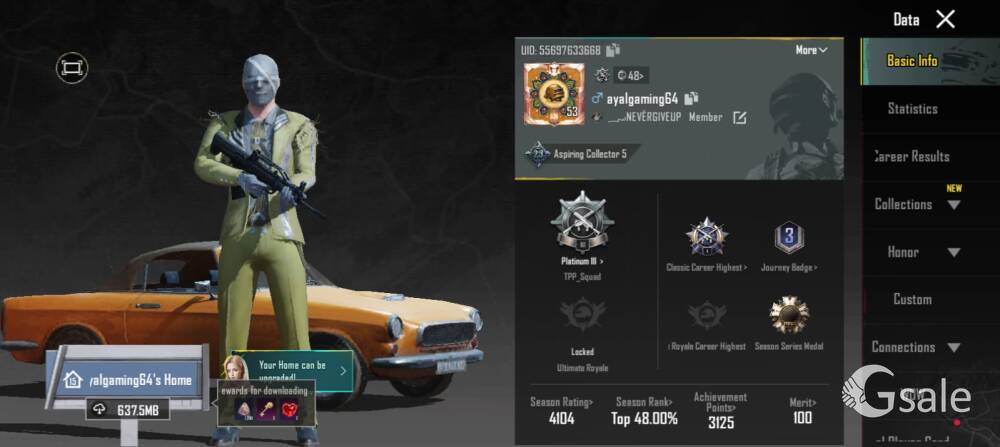Copy the UID number
1000x447 pixels.
point(613,50)
